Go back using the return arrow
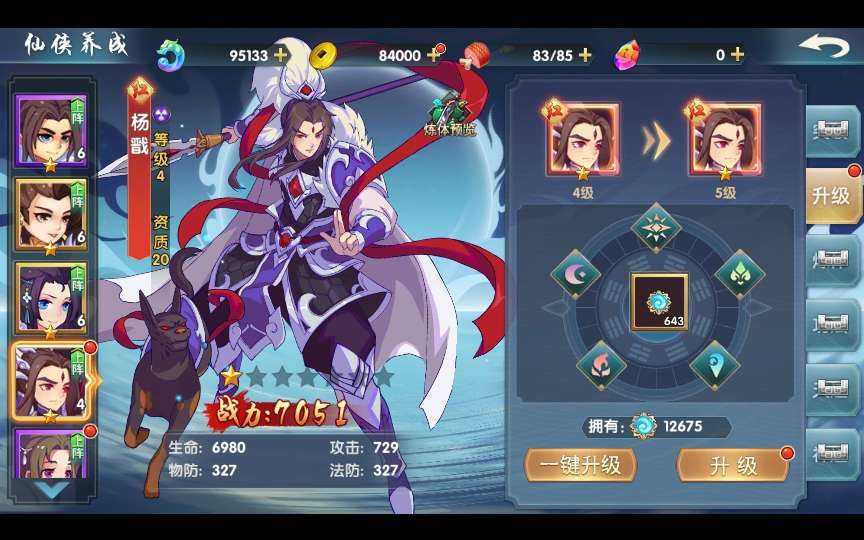Image resolution: width=864 pixels, height=540 pixels. (x=823, y=47)
